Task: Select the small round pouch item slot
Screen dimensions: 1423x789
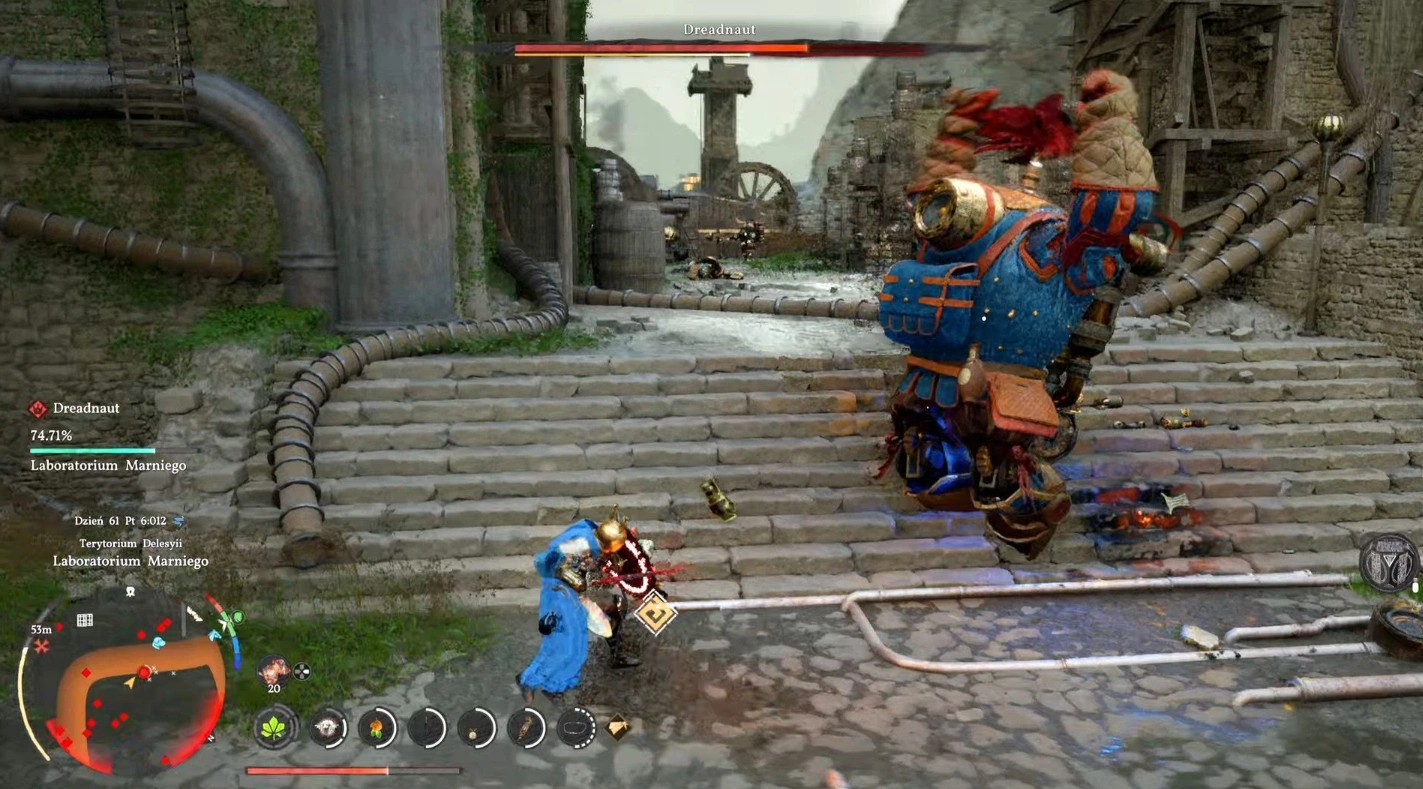Action: pos(477,727)
